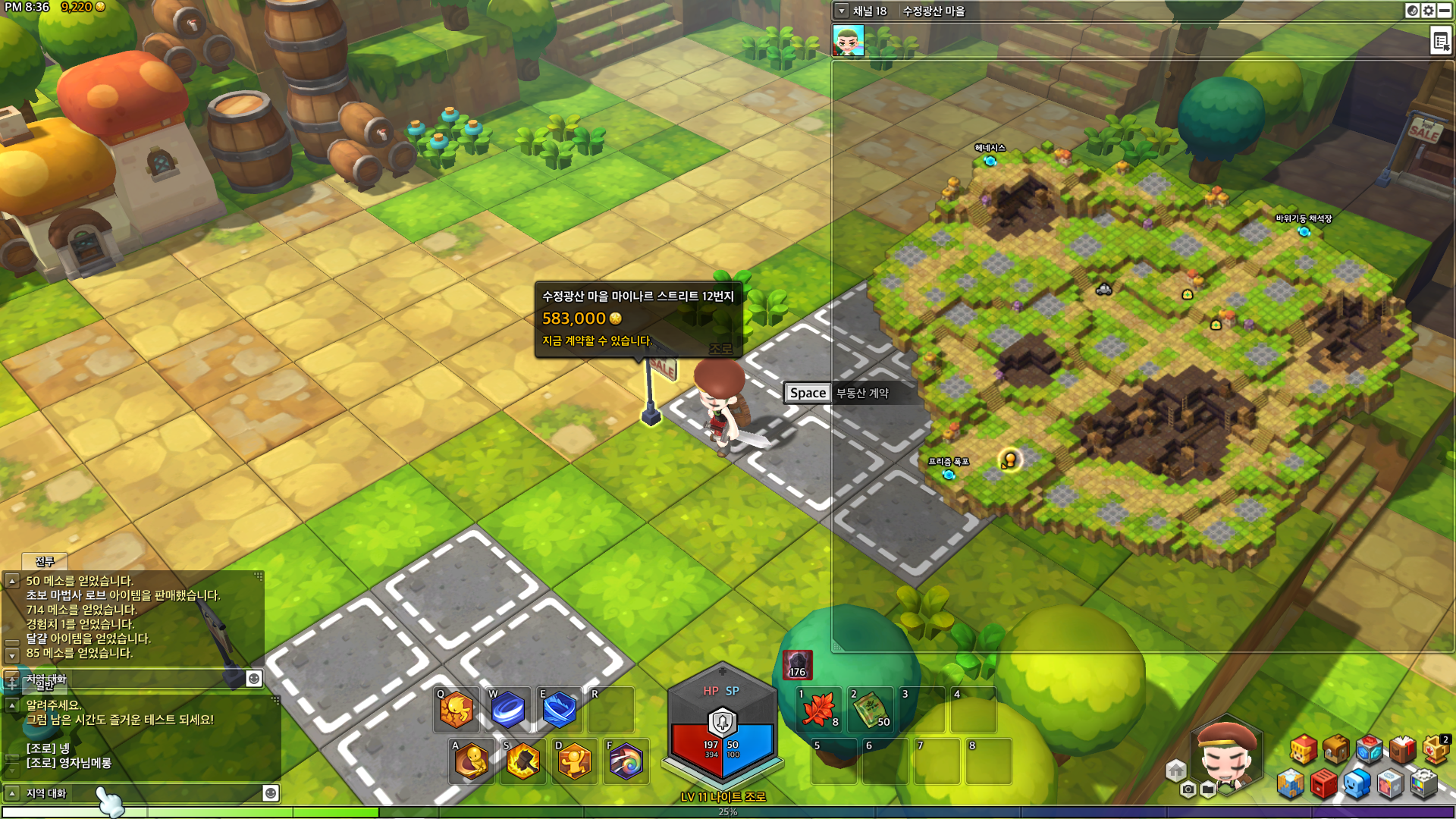Use the green packet item with 50 count
This screenshot has height=819, width=1456.
coord(871,711)
